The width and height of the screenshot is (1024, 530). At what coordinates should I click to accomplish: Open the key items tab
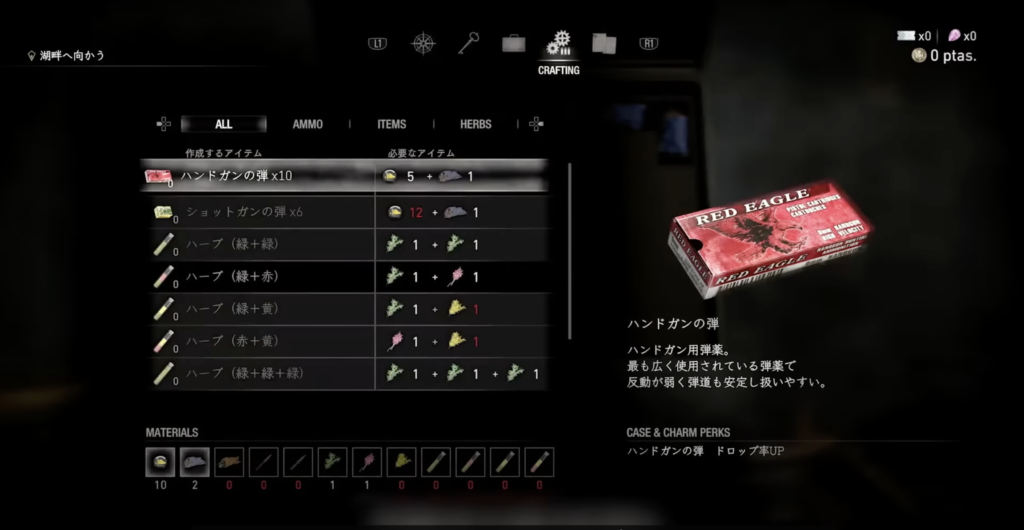469,44
